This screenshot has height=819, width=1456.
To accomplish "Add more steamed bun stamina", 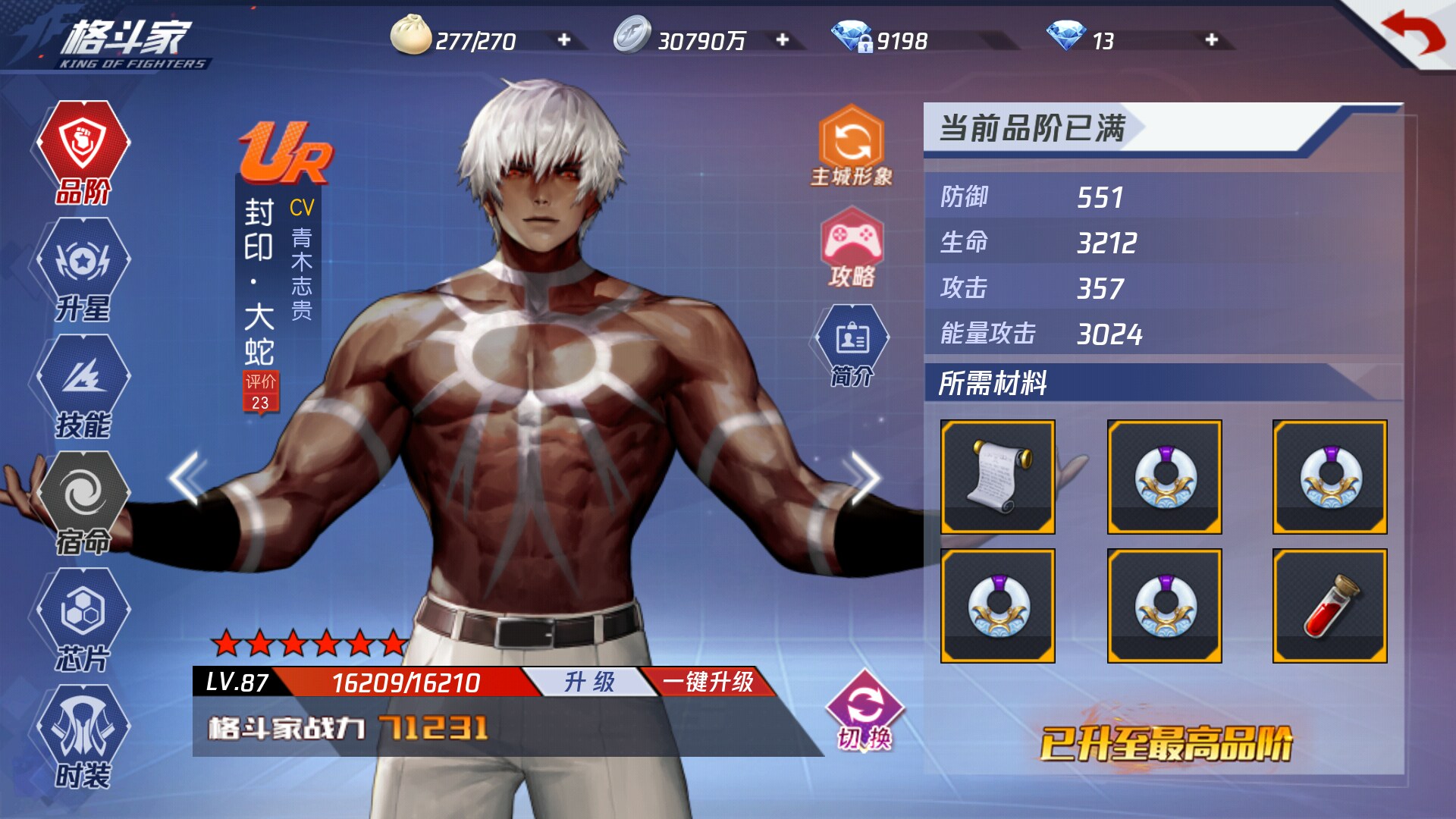I will click(x=564, y=39).
